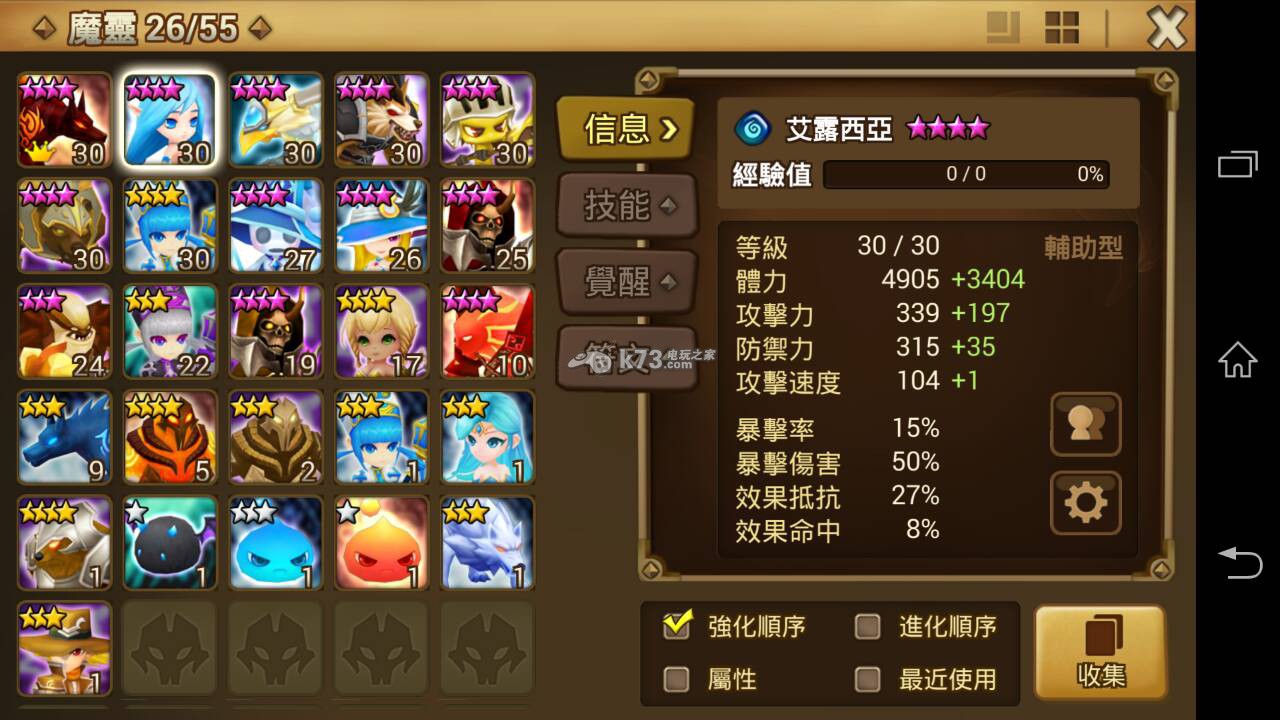Open the gear settings icon beside stats
1280x720 pixels.
click(x=1085, y=503)
